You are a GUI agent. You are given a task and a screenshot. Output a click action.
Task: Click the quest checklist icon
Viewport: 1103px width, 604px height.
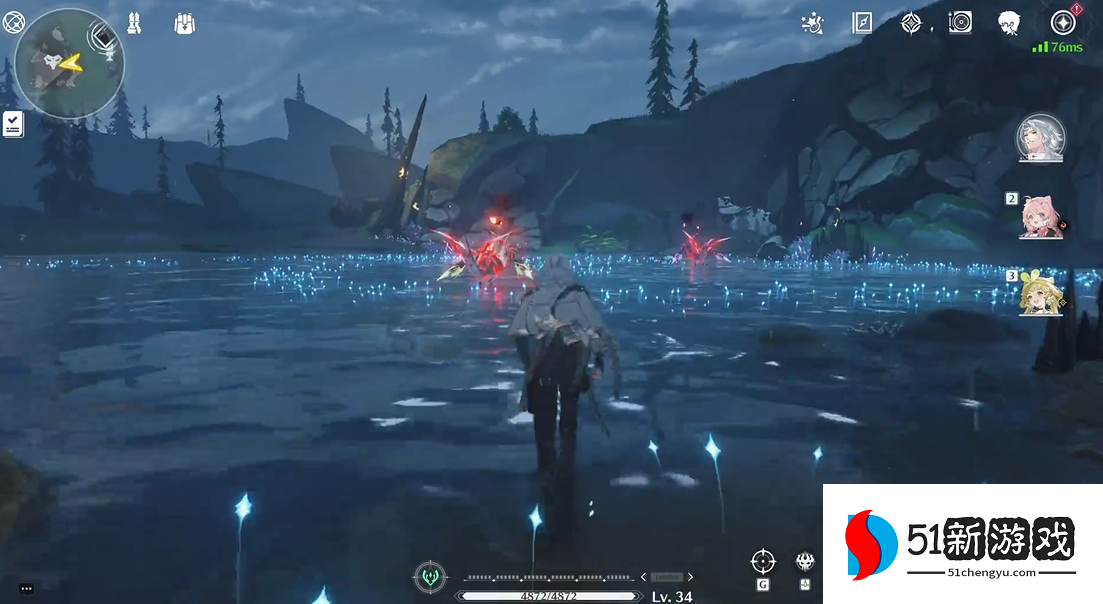click(13, 124)
